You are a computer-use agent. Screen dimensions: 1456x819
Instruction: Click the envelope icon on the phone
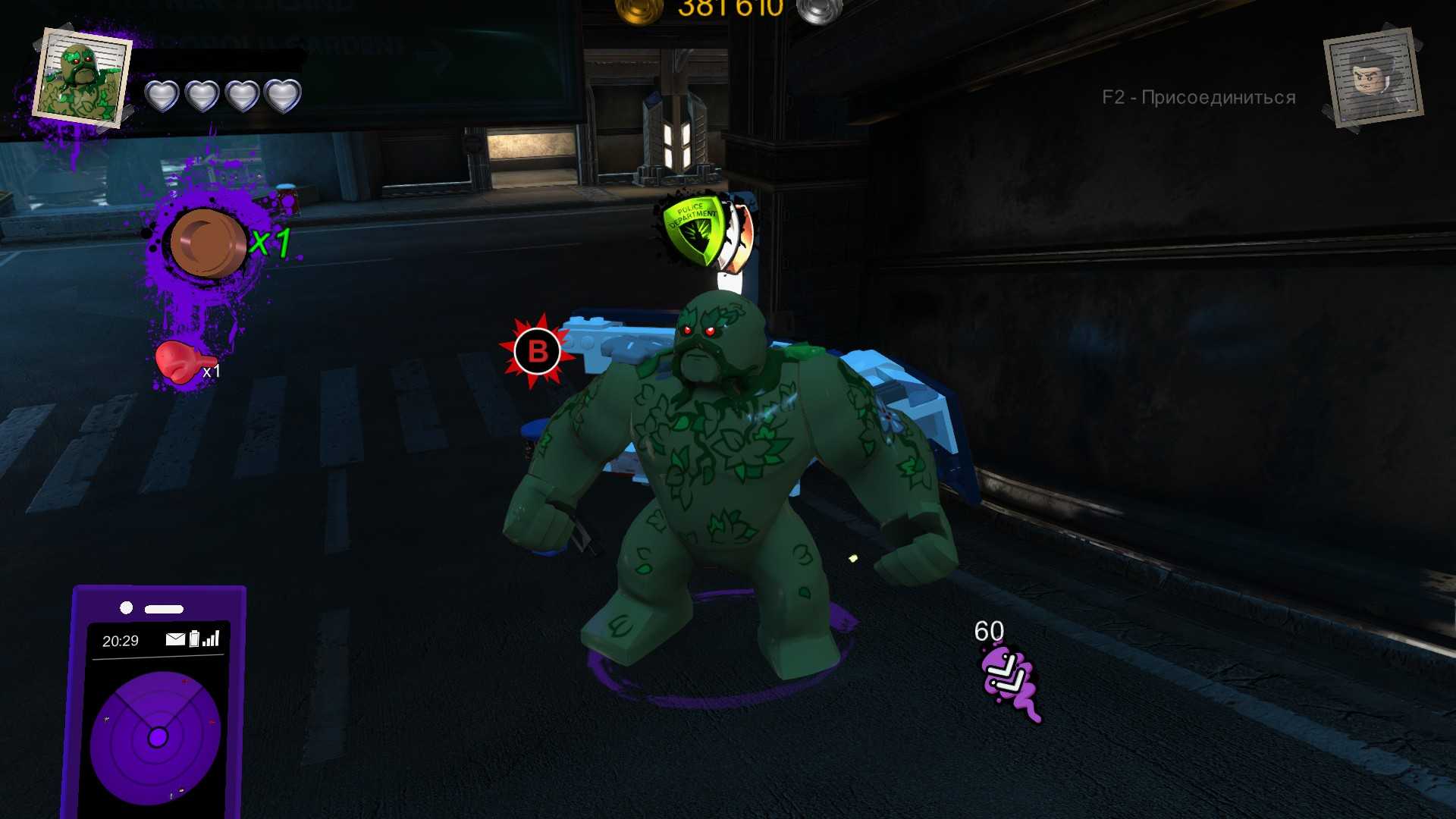tap(175, 639)
